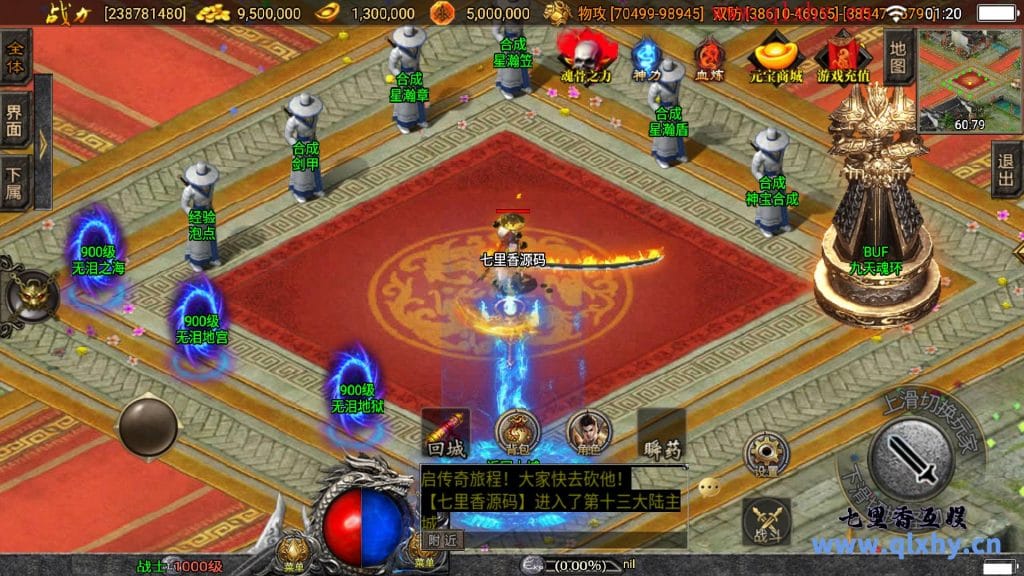Open the 背包 backpack

click(516, 433)
